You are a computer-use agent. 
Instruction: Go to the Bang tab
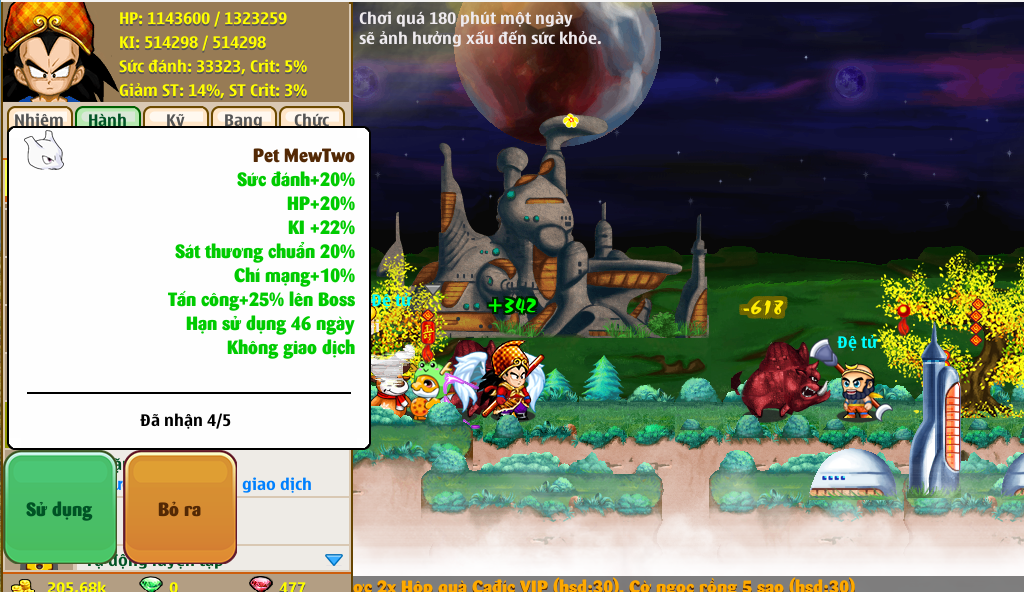click(243, 119)
